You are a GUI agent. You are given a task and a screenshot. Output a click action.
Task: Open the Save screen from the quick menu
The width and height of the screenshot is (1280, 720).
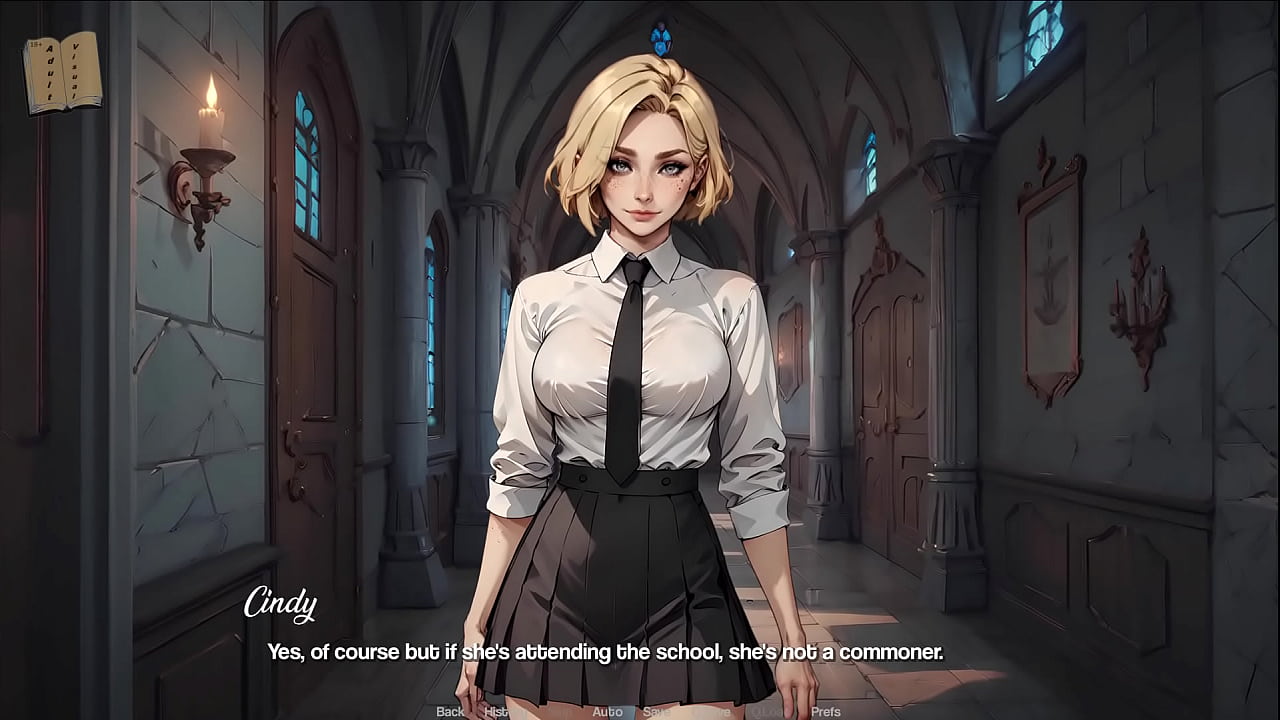658,712
